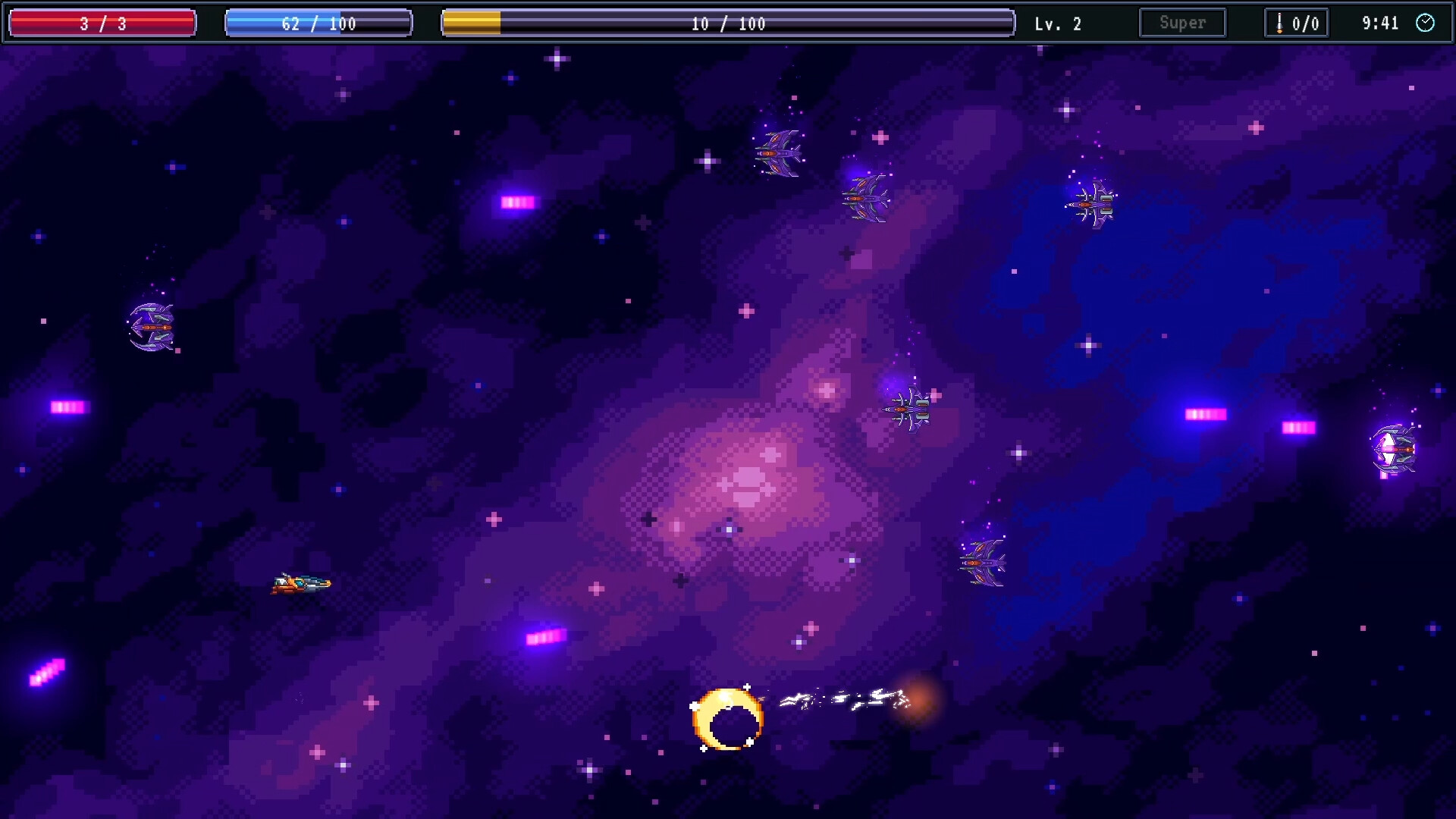Click the cyan clock icon next to the timer

tap(1426, 24)
